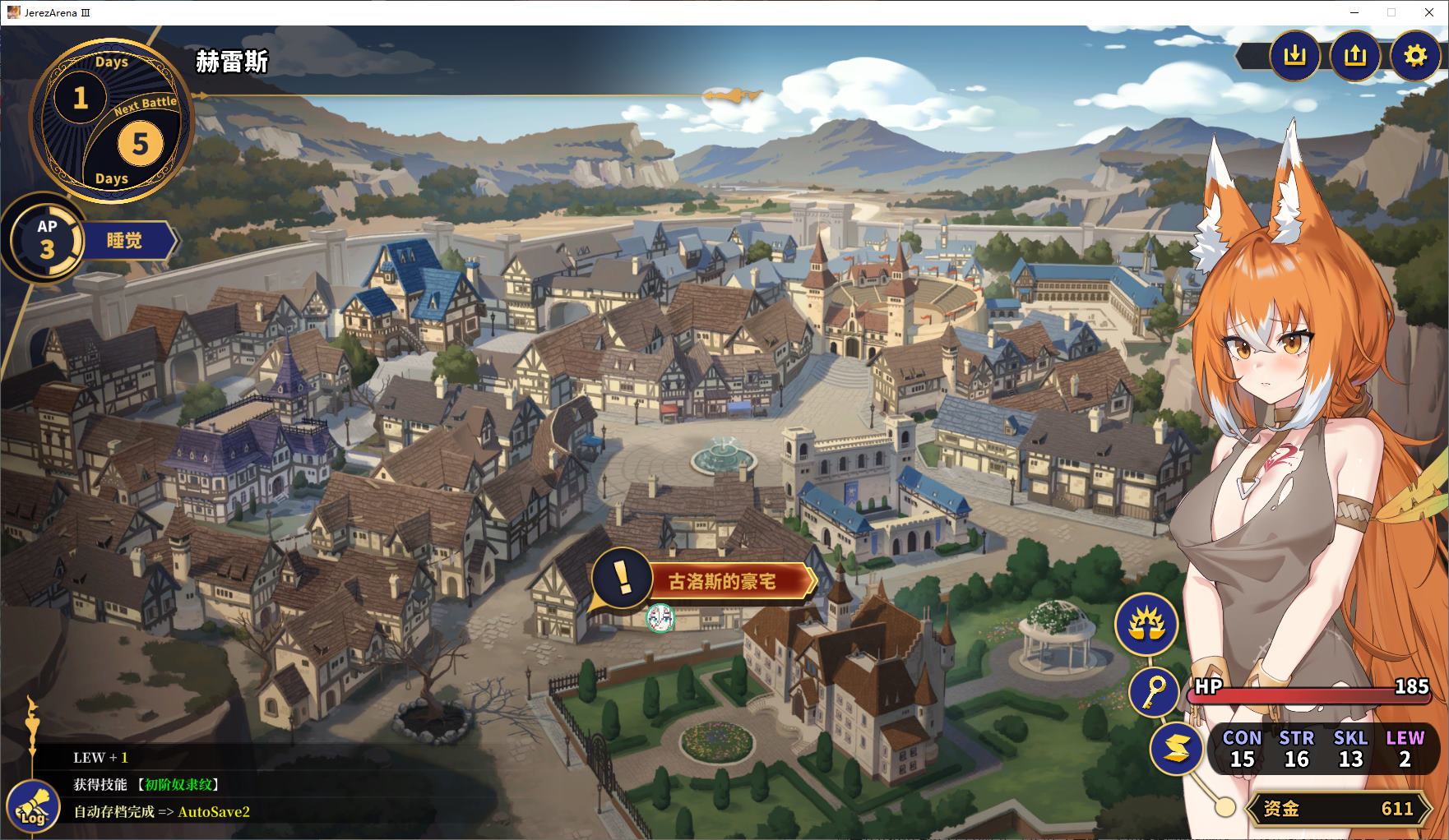
Task: Open the balance scales icon
Action: 1146,624
